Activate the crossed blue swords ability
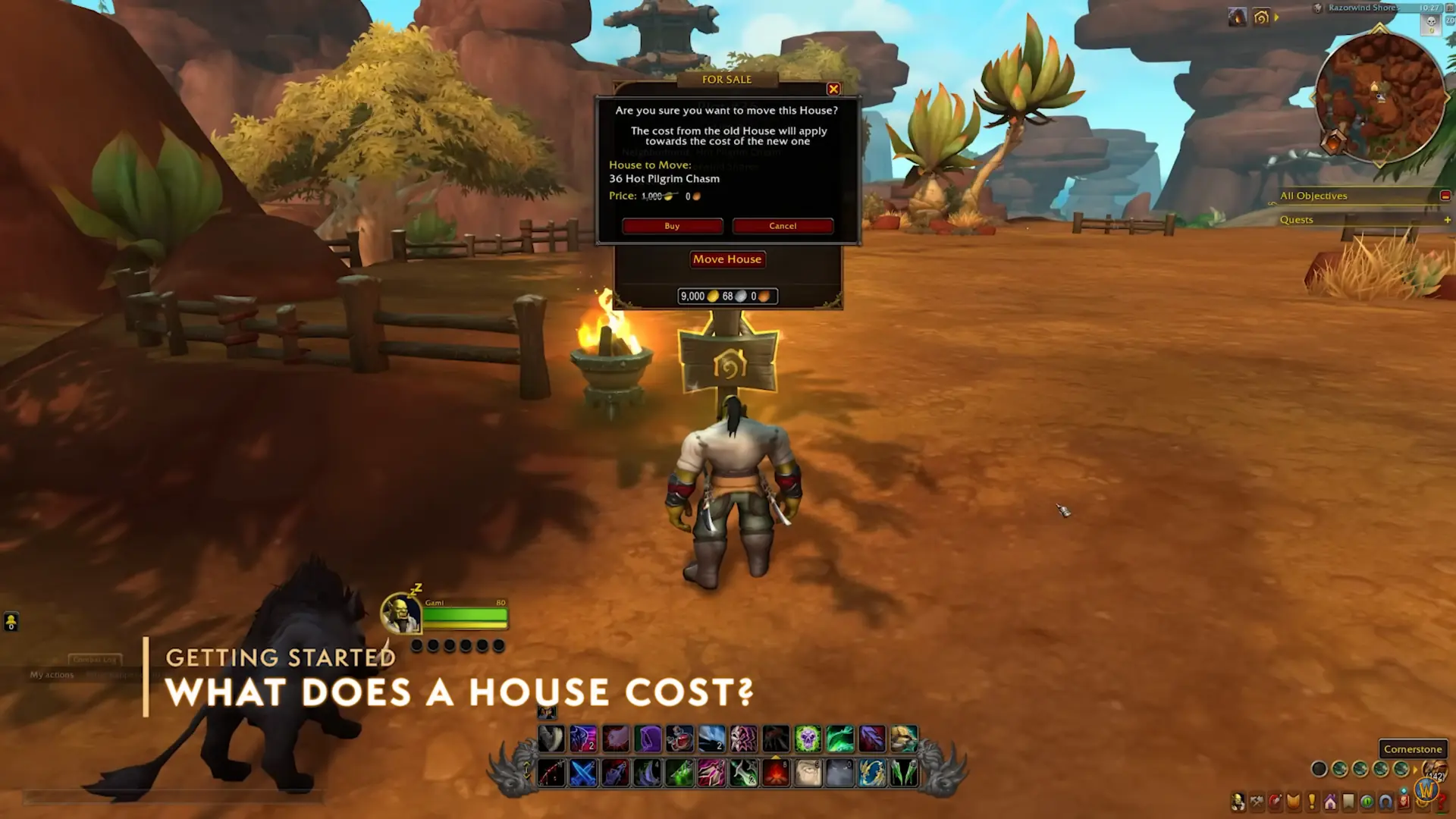The image size is (1456, 819). pyautogui.click(x=583, y=773)
